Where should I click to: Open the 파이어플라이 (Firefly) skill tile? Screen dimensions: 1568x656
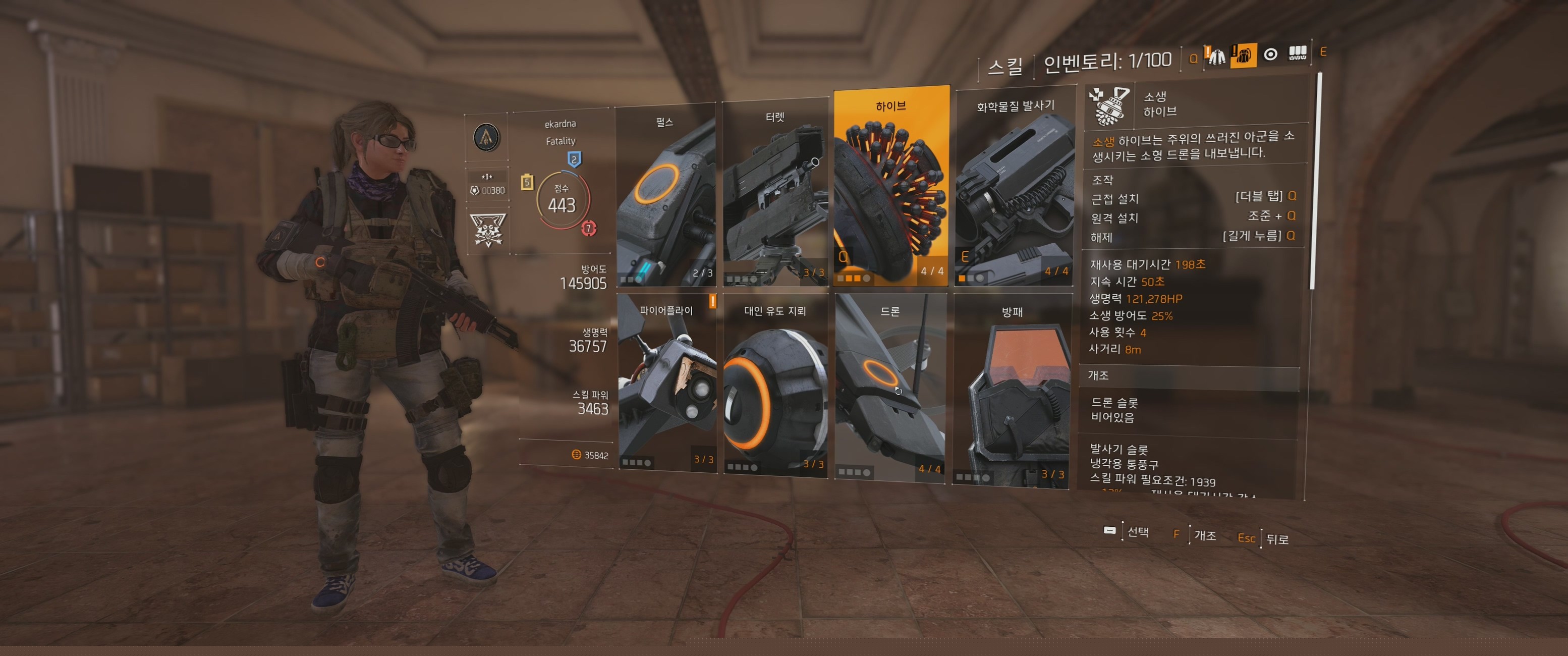pyautogui.click(x=666, y=382)
